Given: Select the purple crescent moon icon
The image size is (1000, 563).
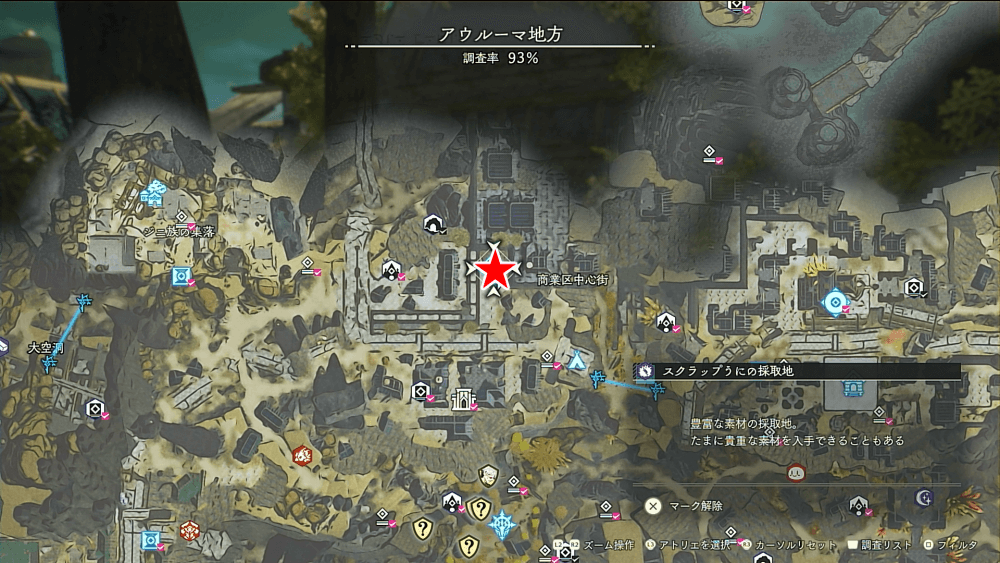Looking at the screenshot, I should 924,497.
